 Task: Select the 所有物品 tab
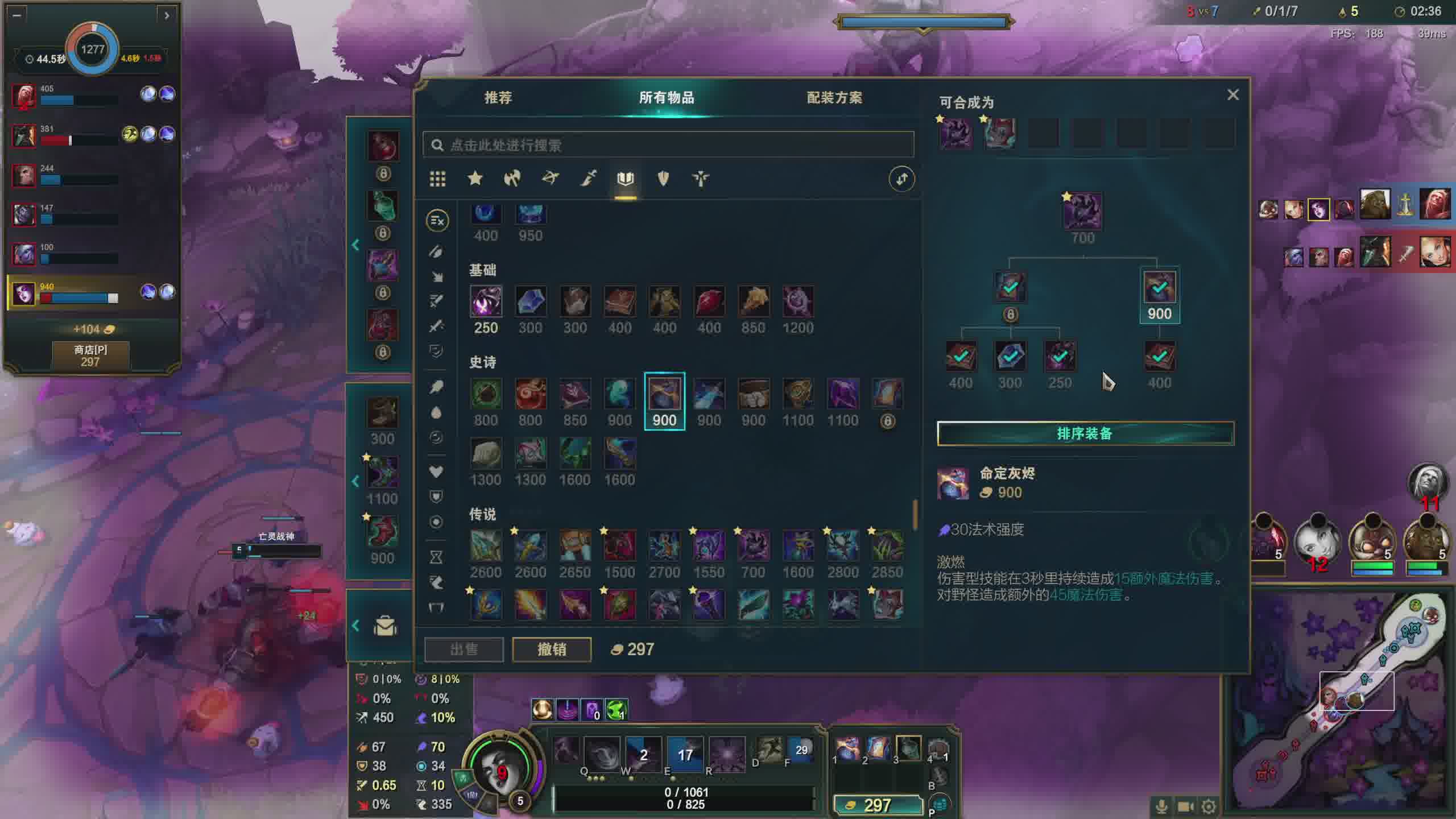[x=666, y=98]
